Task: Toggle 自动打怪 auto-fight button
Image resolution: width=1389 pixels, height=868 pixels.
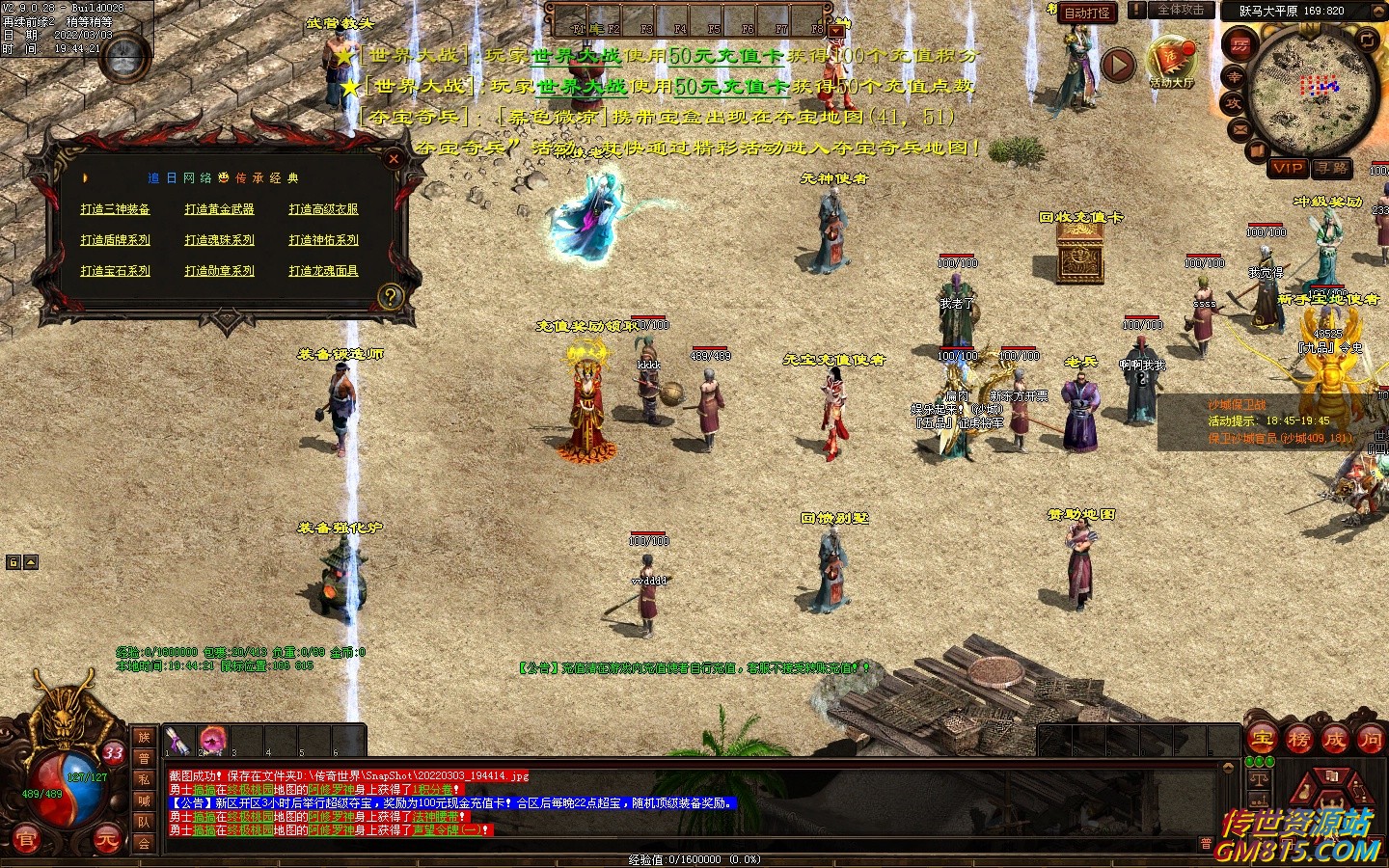Action: (x=1086, y=14)
